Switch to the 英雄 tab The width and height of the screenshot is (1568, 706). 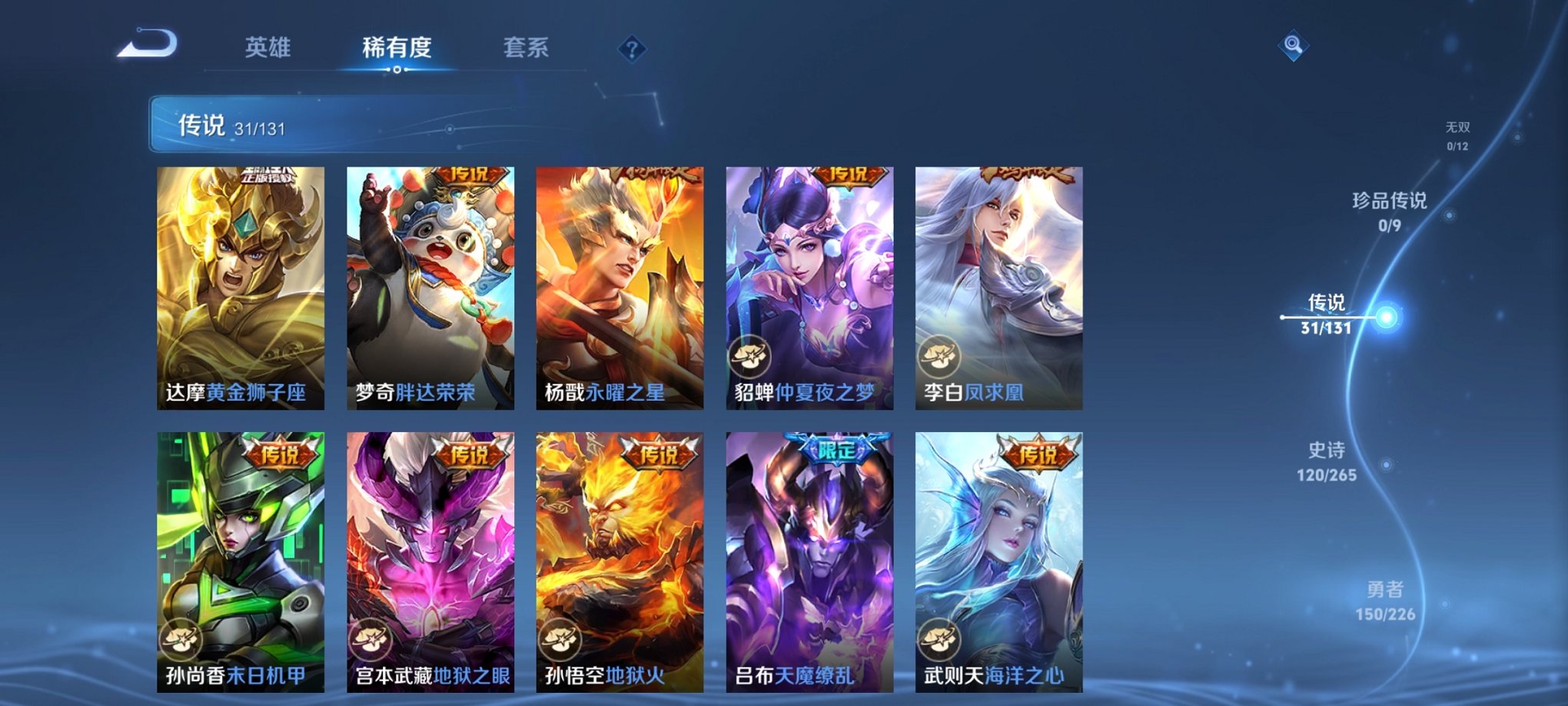tap(268, 48)
